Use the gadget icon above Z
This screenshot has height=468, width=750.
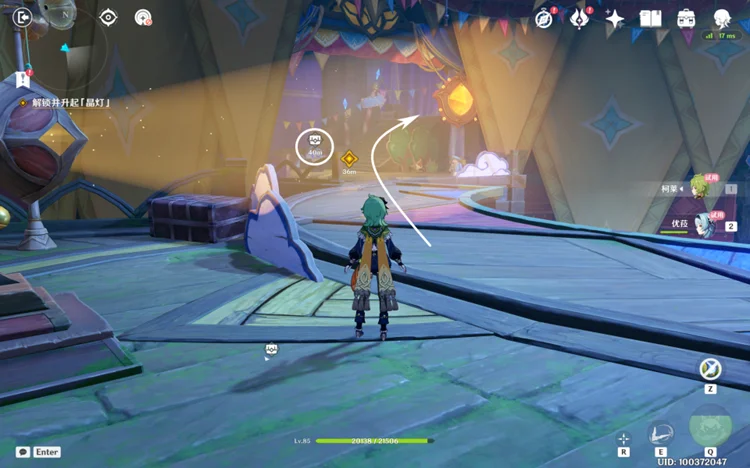pos(710,369)
